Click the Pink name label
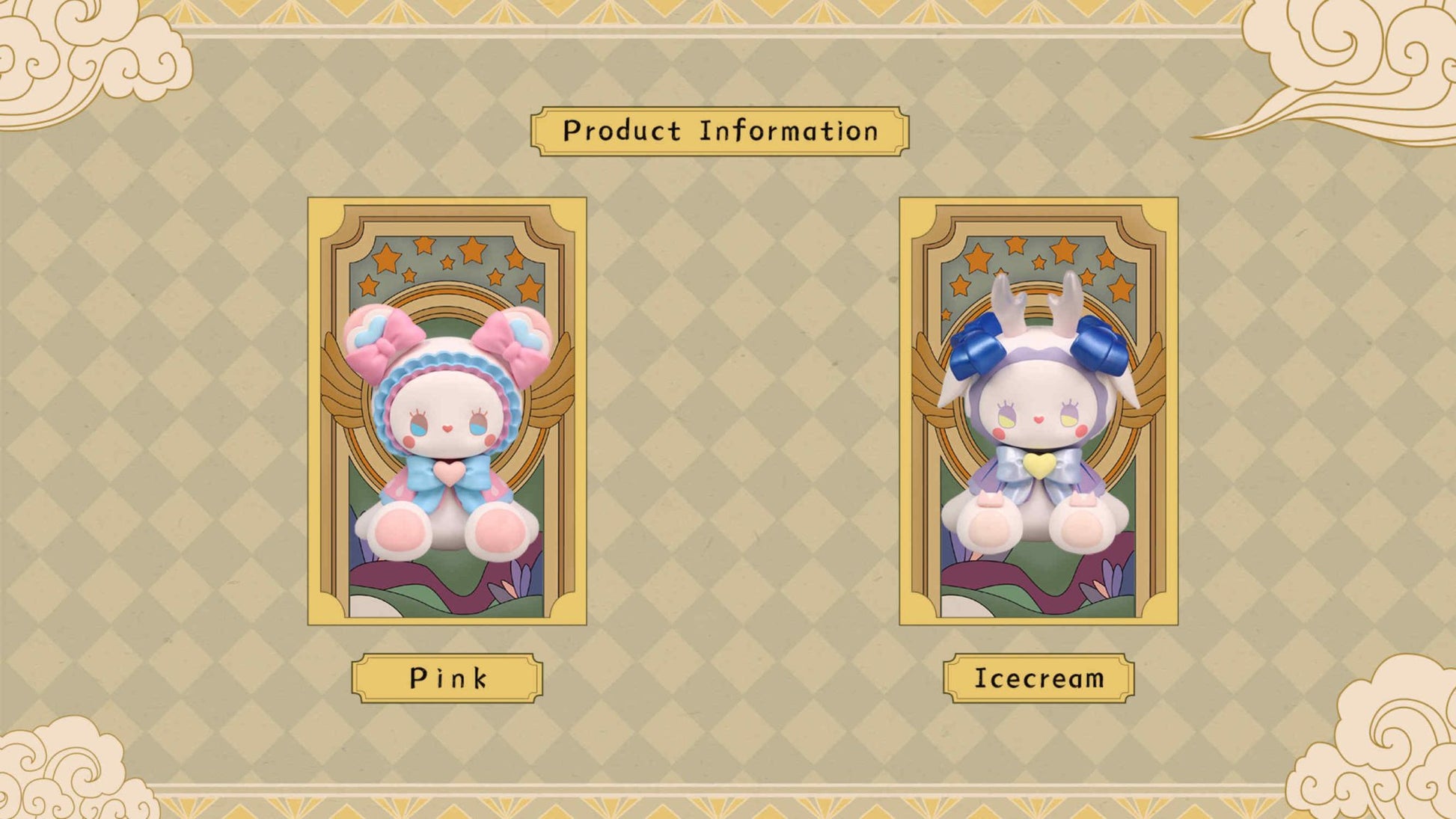1456x819 pixels. (x=447, y=678)
